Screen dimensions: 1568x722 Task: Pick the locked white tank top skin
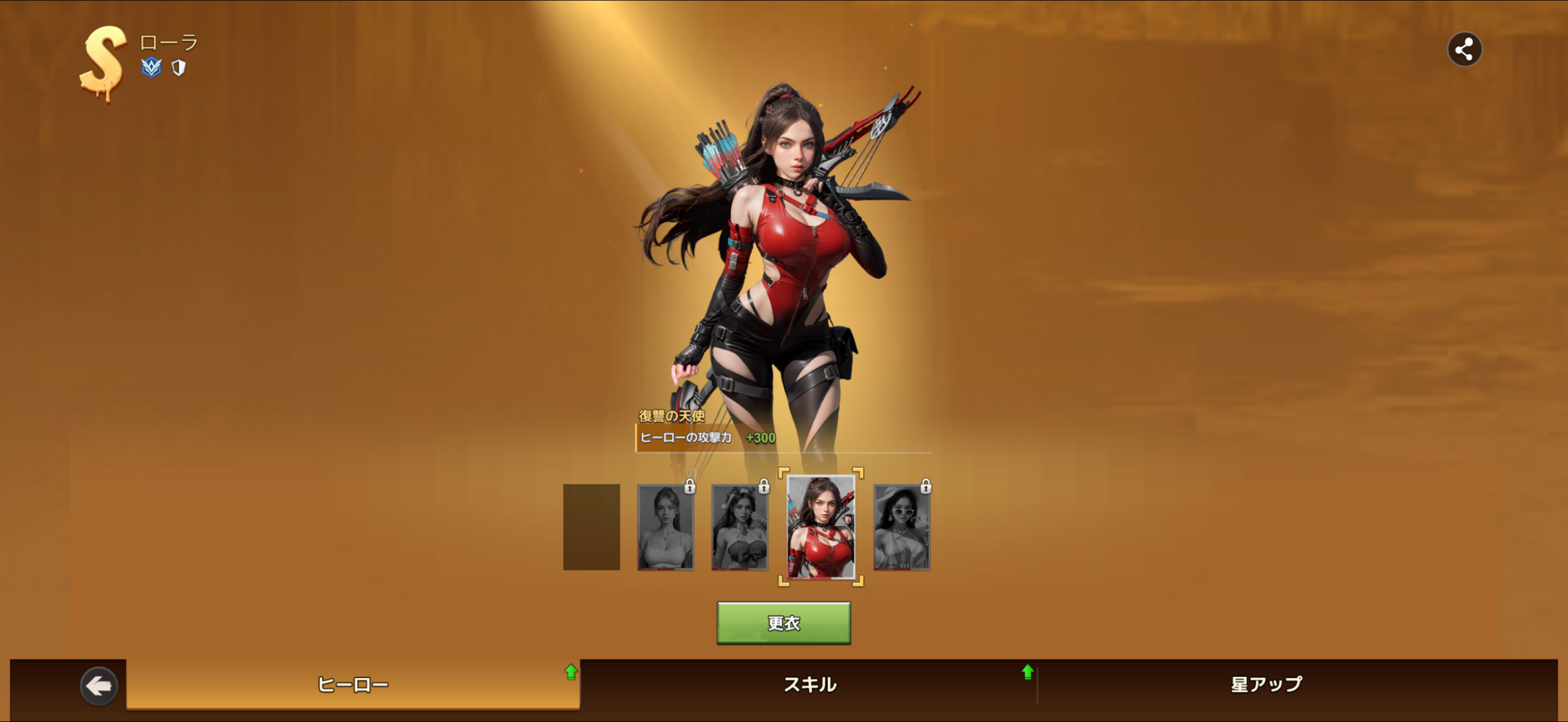click(x=666, y=528)
